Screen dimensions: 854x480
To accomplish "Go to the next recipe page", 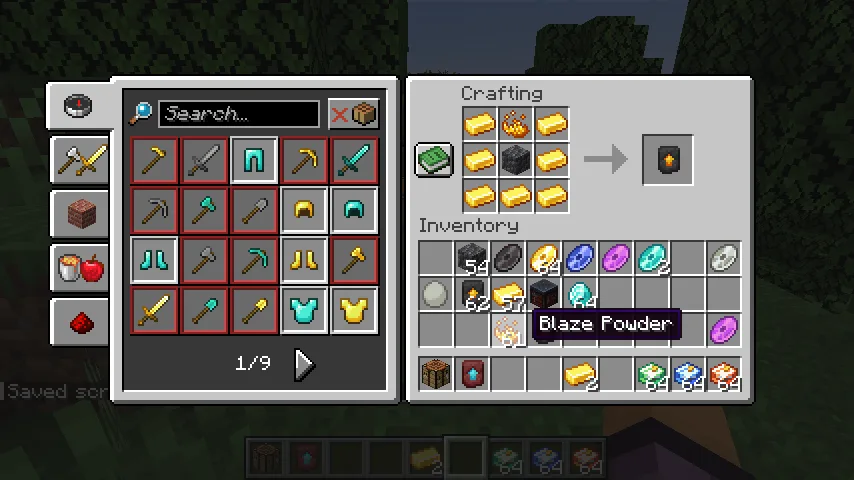I will tap(304, 364).
